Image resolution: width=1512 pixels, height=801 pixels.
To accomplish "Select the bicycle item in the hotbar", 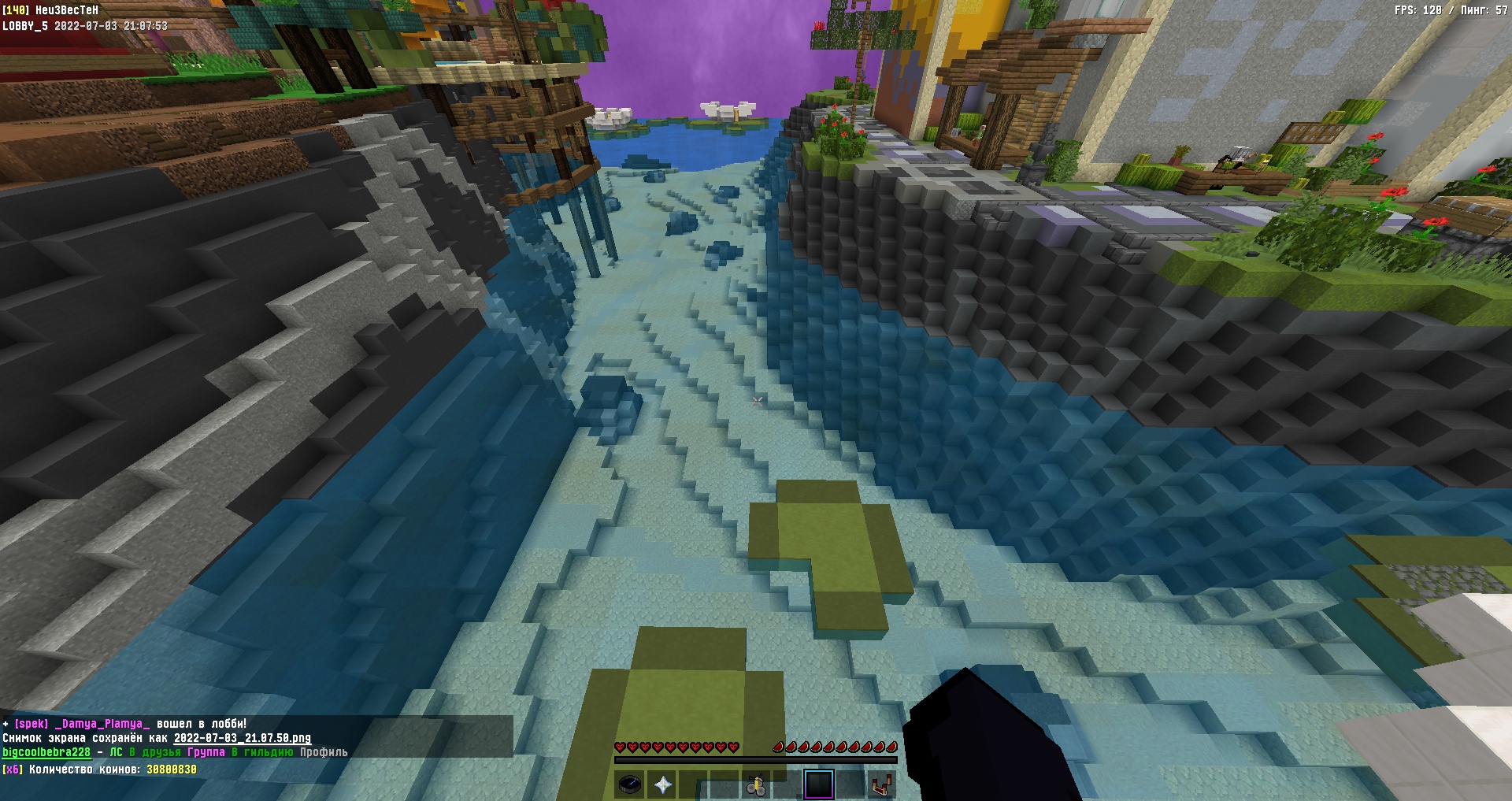I will point(756,784).
